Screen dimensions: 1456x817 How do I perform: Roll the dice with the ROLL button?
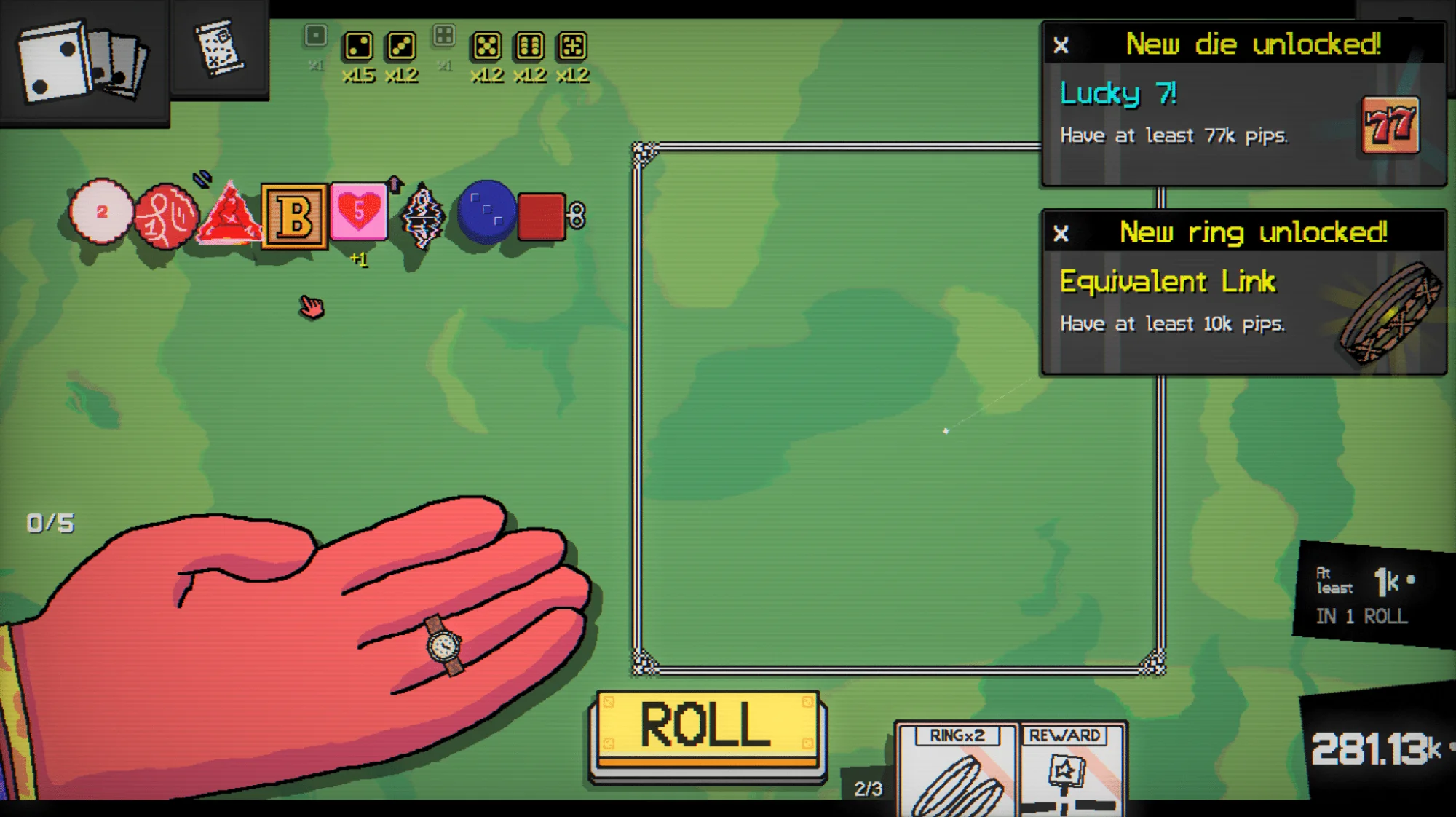[707, 729]
